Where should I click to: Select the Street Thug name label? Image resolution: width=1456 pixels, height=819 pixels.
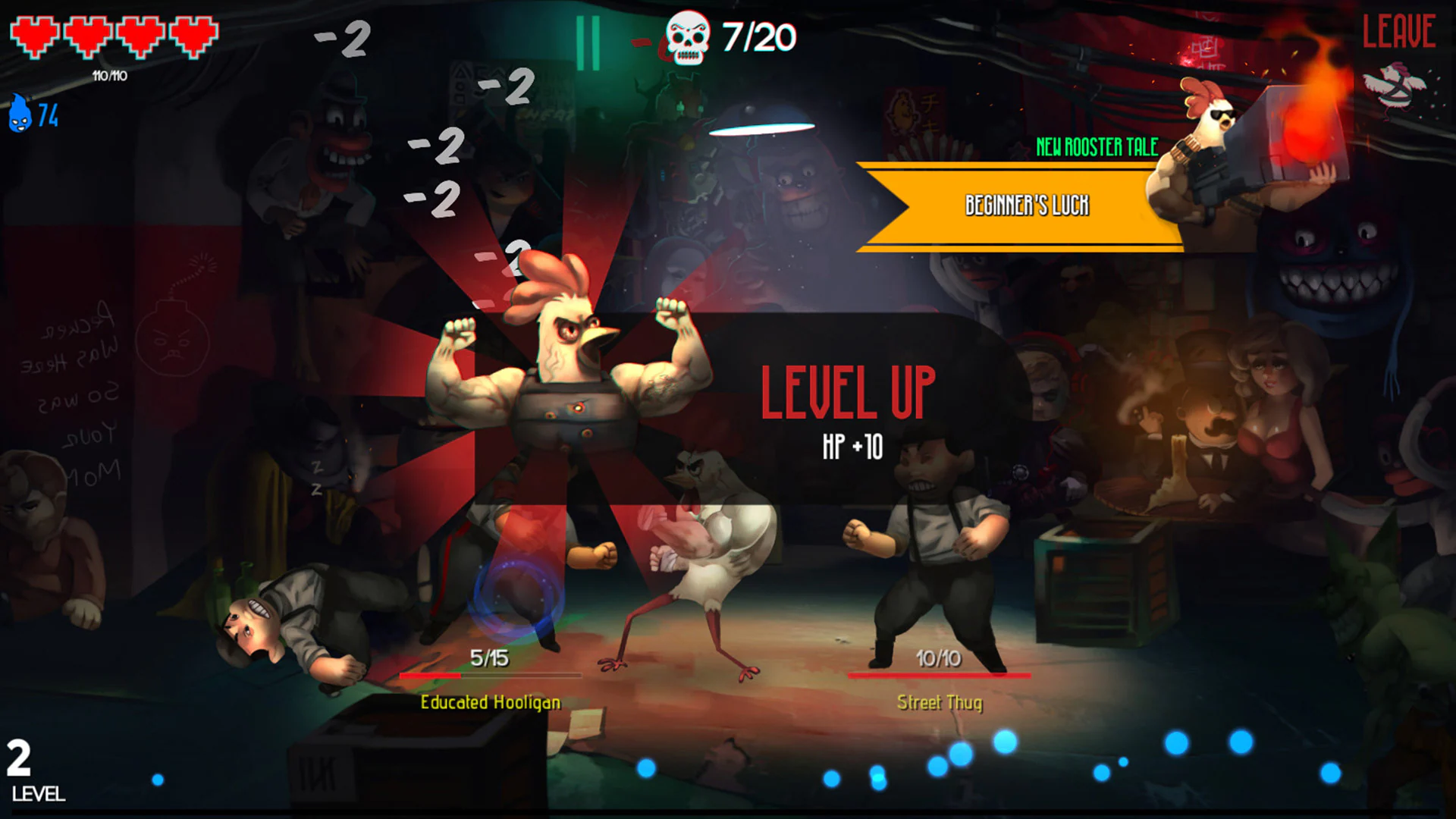click(939, 703)
